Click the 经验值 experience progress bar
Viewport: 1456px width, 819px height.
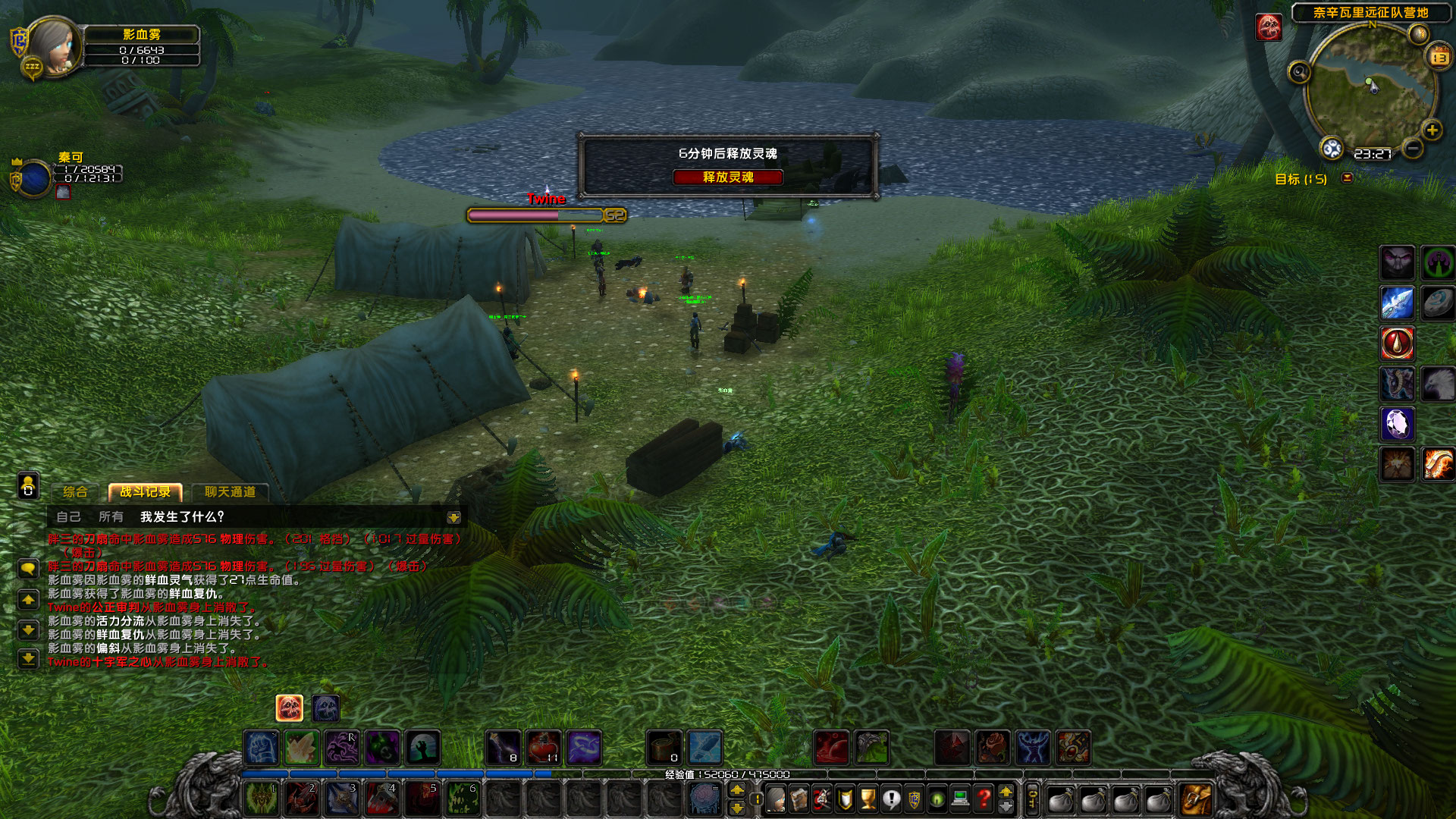728,774
